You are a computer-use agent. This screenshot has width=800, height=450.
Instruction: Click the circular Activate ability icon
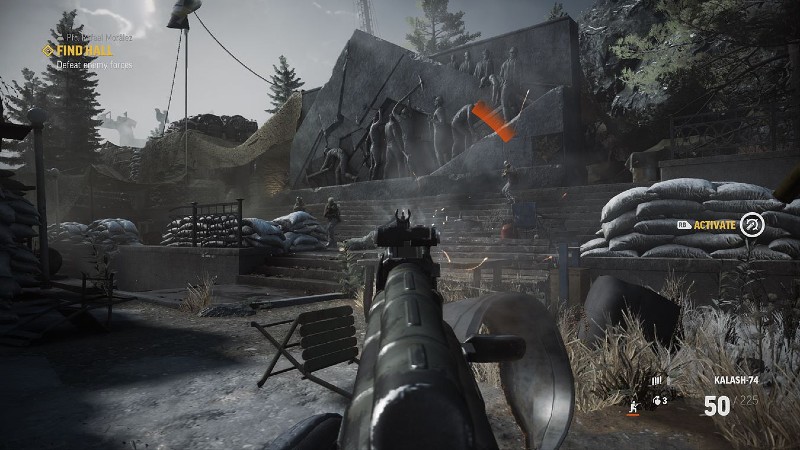(x=752, y=226)
